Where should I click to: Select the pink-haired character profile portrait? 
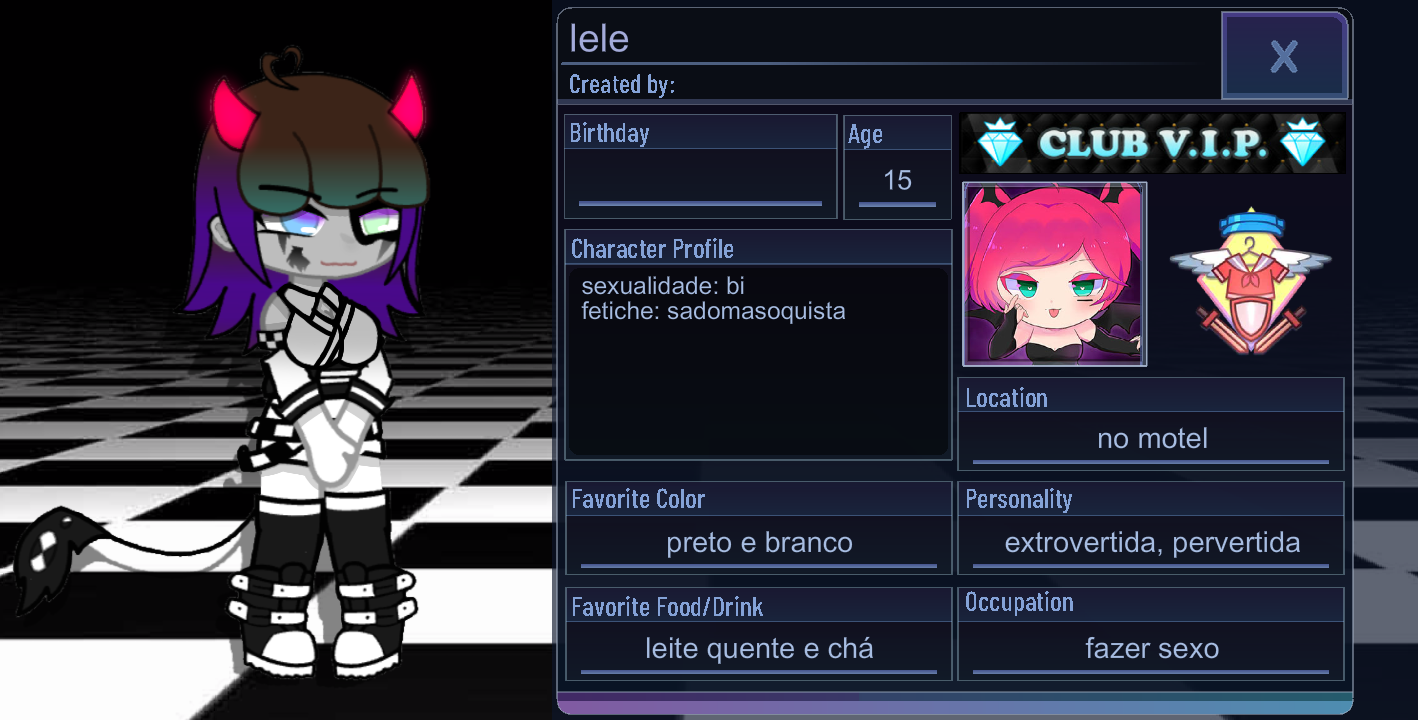(x=1054, y=274)
